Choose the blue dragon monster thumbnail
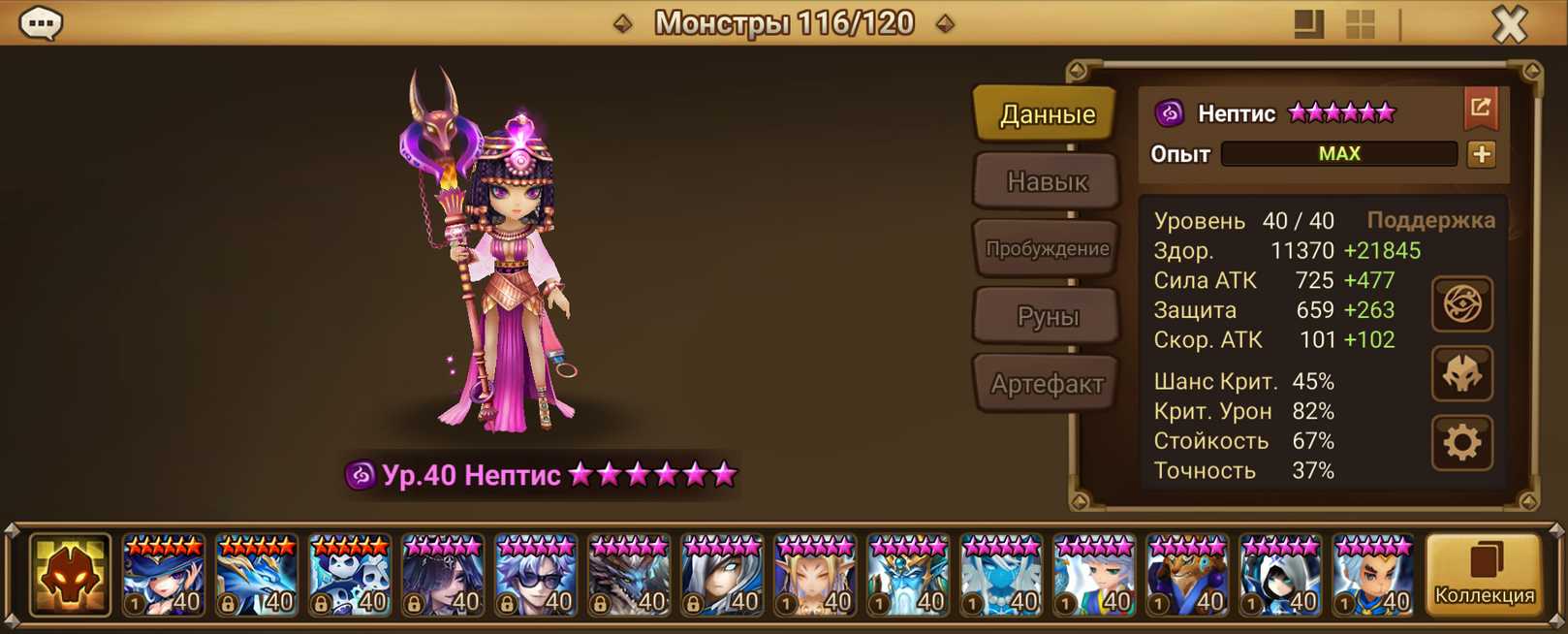 click(x=257, y=577)
